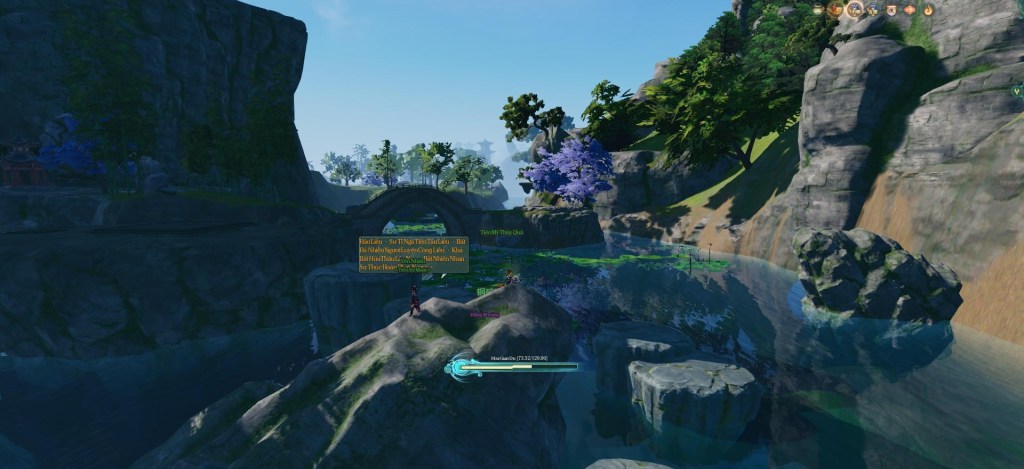Click the flame icon in the top bar

pos(928,9)
